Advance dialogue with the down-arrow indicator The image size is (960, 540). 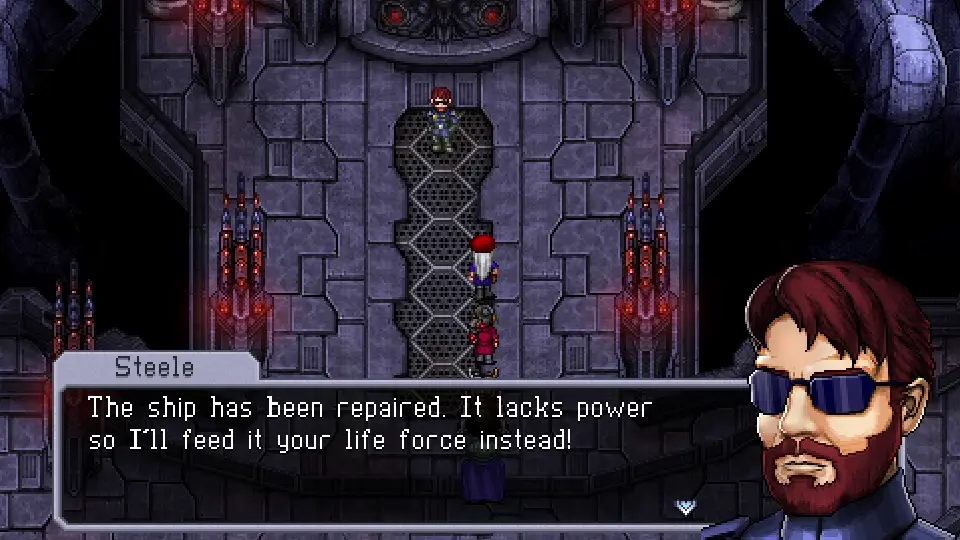686,506
